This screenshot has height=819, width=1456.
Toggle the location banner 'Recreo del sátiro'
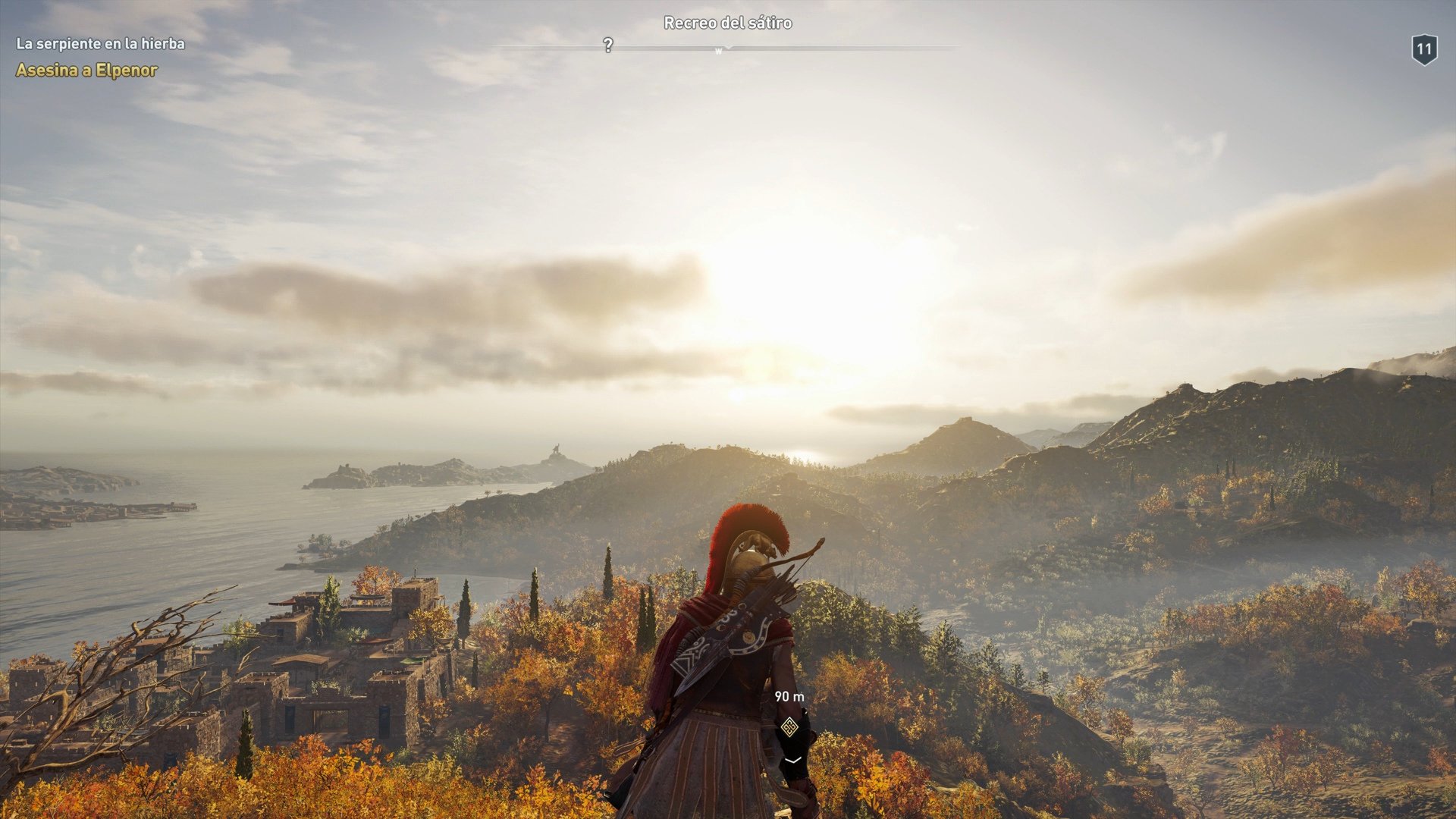tap(727, 23)
